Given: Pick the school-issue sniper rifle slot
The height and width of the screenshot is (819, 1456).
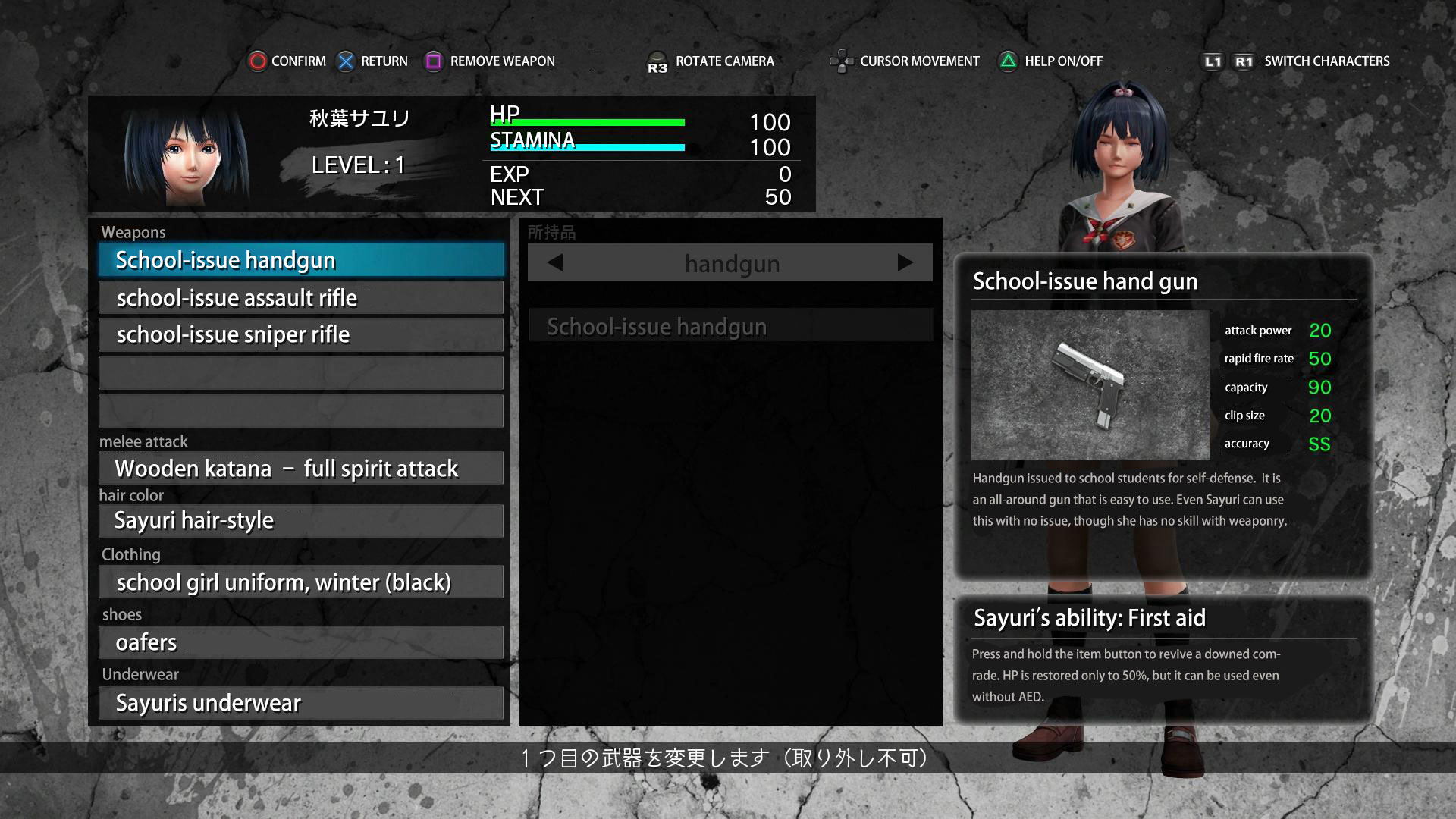Looking at the screenshot, I should [x=301, y=334].
